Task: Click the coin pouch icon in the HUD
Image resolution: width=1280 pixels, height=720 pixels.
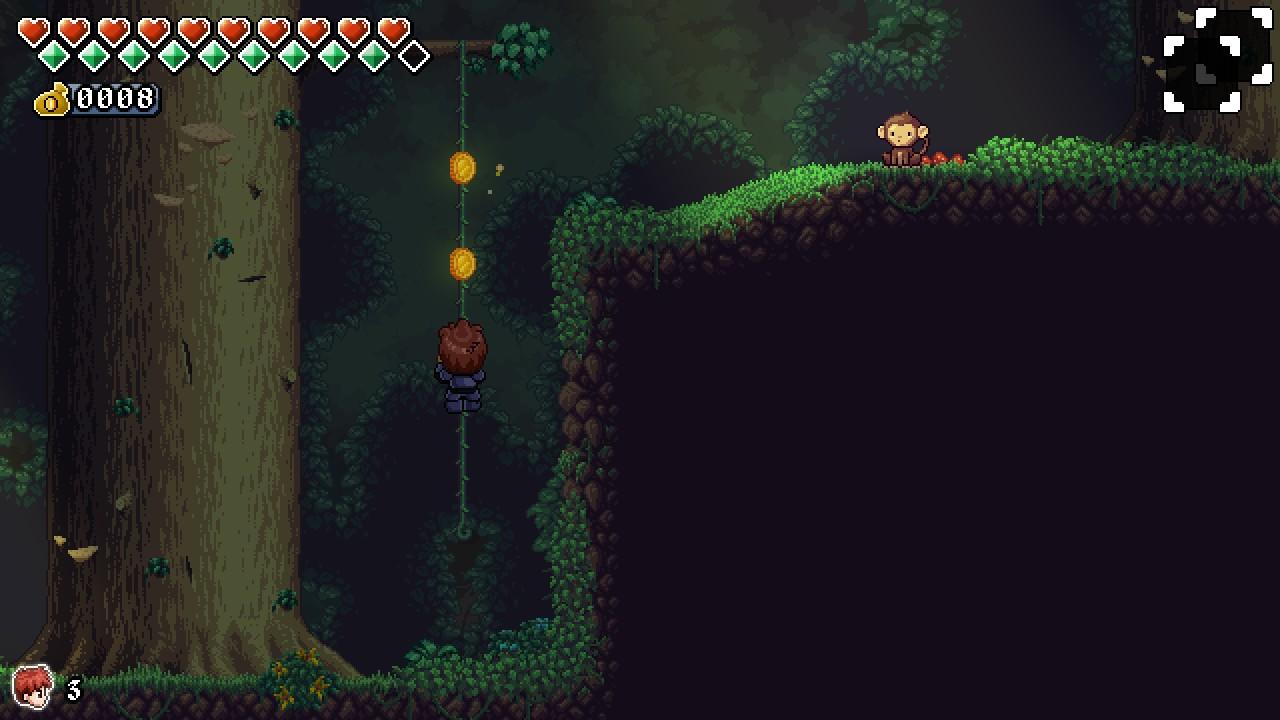Action: 50,100
